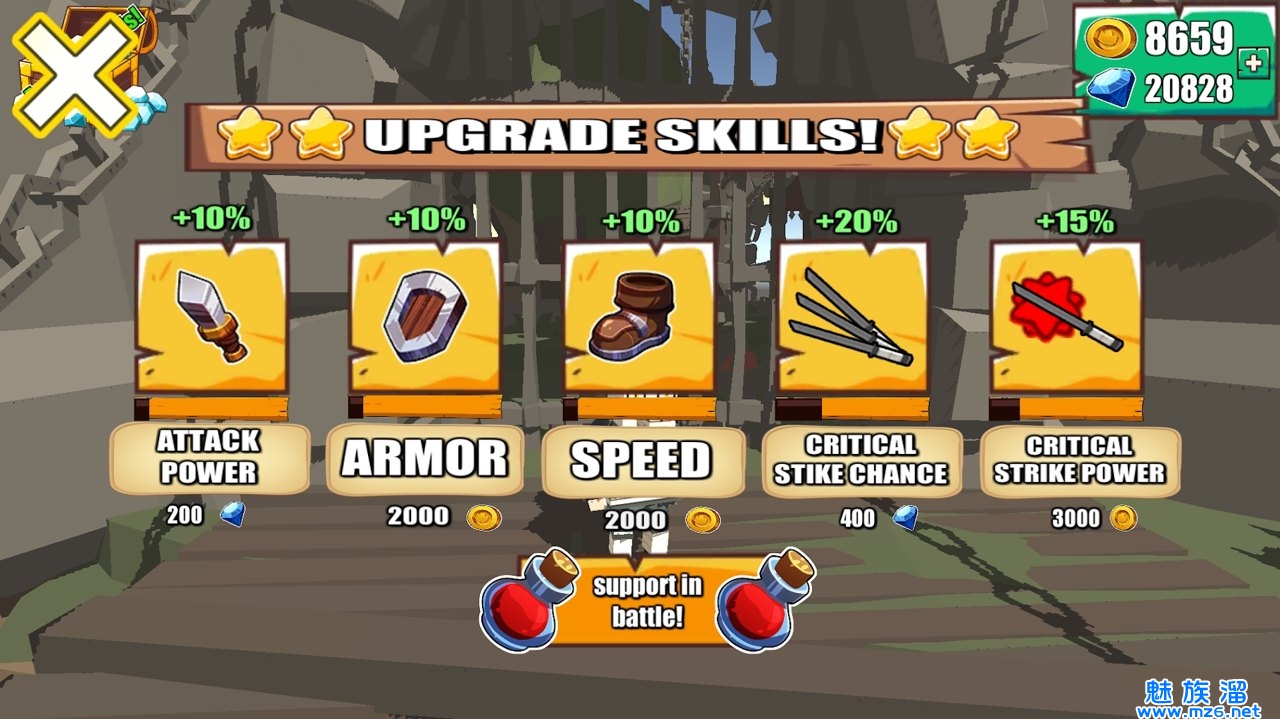
Task: Purchase the Speed upgrade
Action: pos(643,461)
